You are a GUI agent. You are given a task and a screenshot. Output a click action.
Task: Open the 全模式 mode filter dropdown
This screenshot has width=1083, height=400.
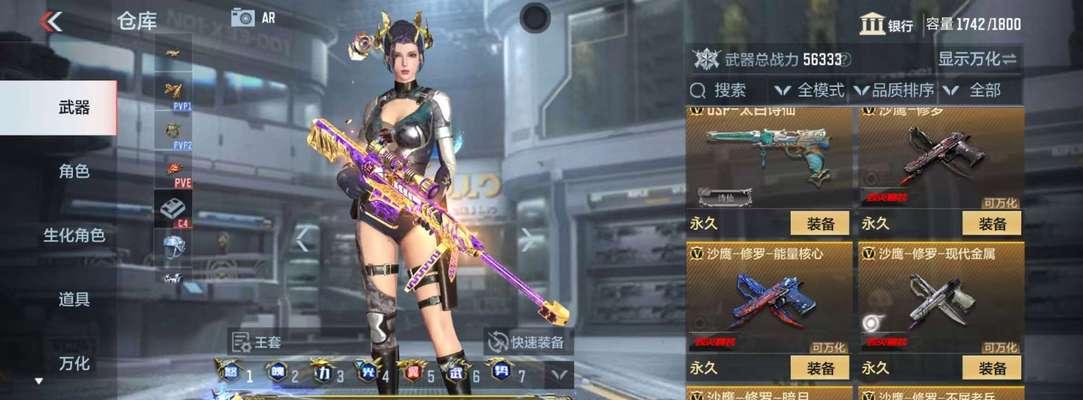click(x=810, y=91)
